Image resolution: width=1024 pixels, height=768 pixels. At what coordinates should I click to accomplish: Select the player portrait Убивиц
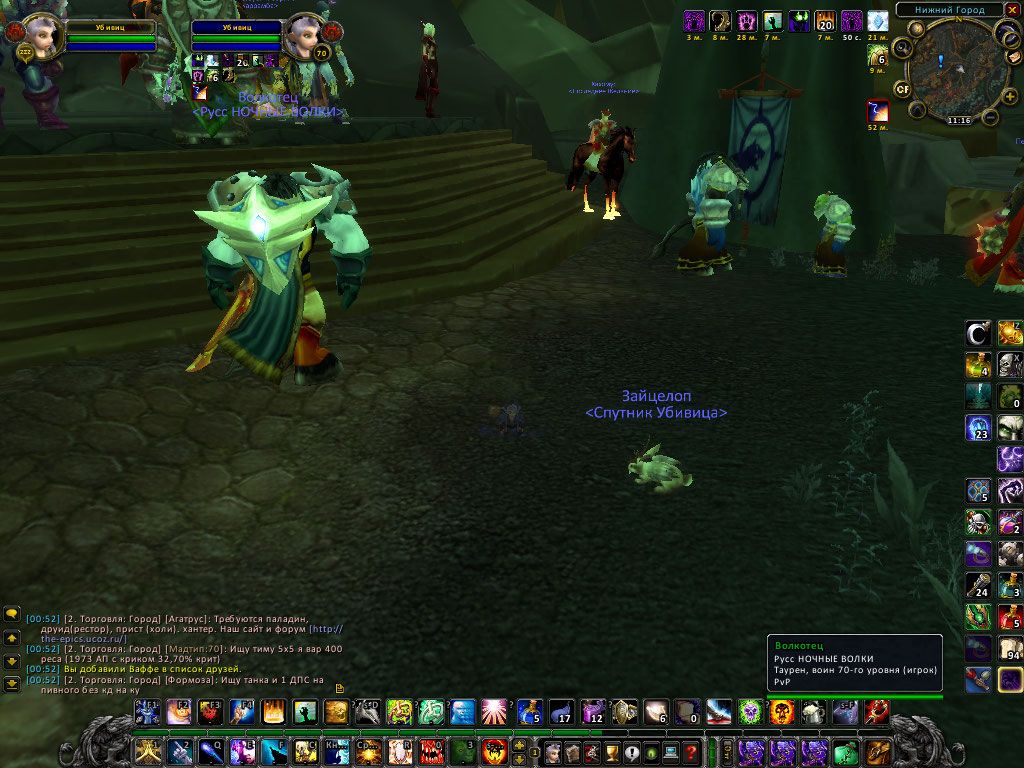pyautogui.click(x=41, y=37)
